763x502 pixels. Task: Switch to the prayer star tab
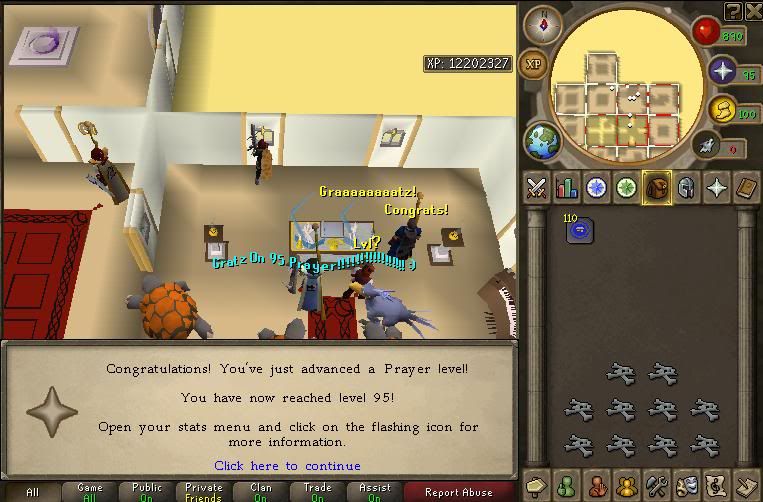click(716, 187)
